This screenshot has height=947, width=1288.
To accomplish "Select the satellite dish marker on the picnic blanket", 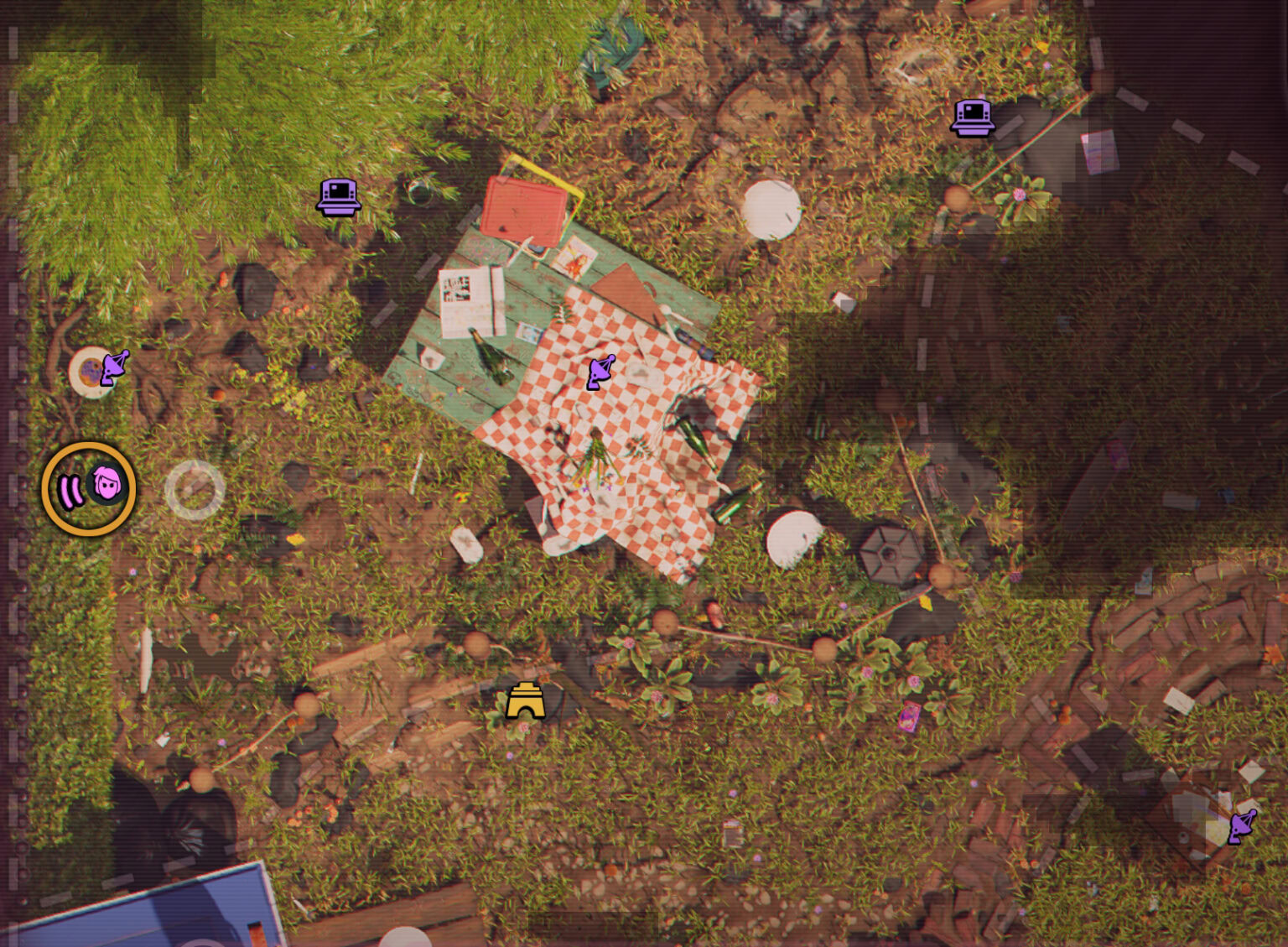I will [600, 371].
